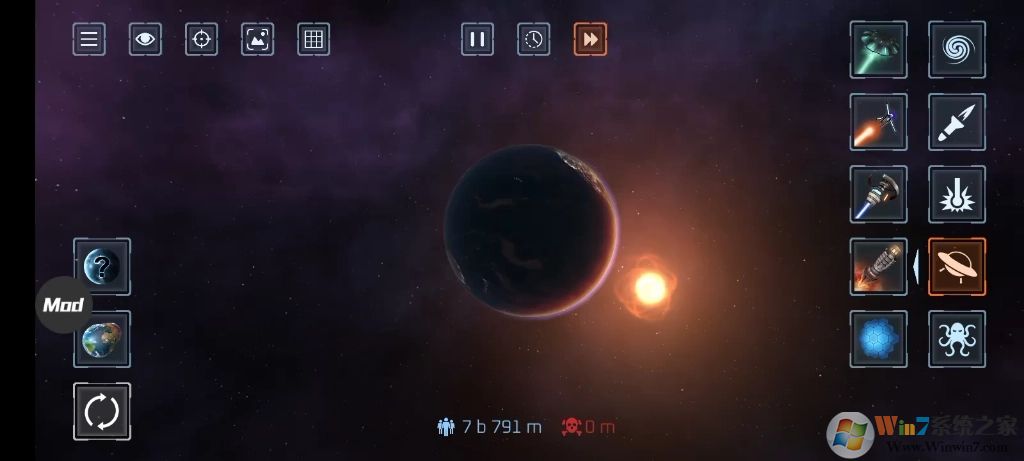Toggle the eye visibility button

click(x=145, y=39)
